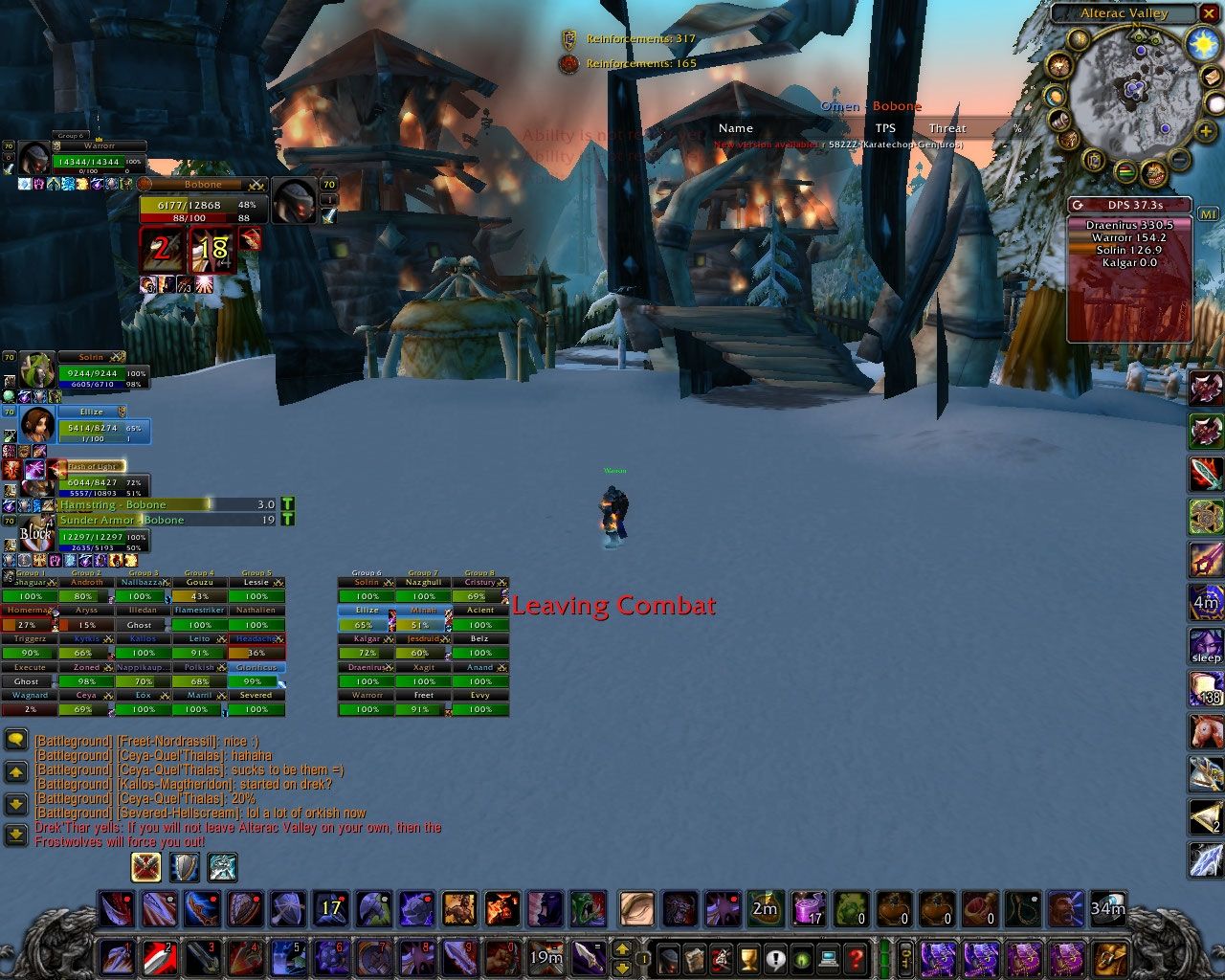The height and width of the screenshot is (980, 1225).
Task: Use the action slot with the 2m cooldown
Action: point(765,908)
